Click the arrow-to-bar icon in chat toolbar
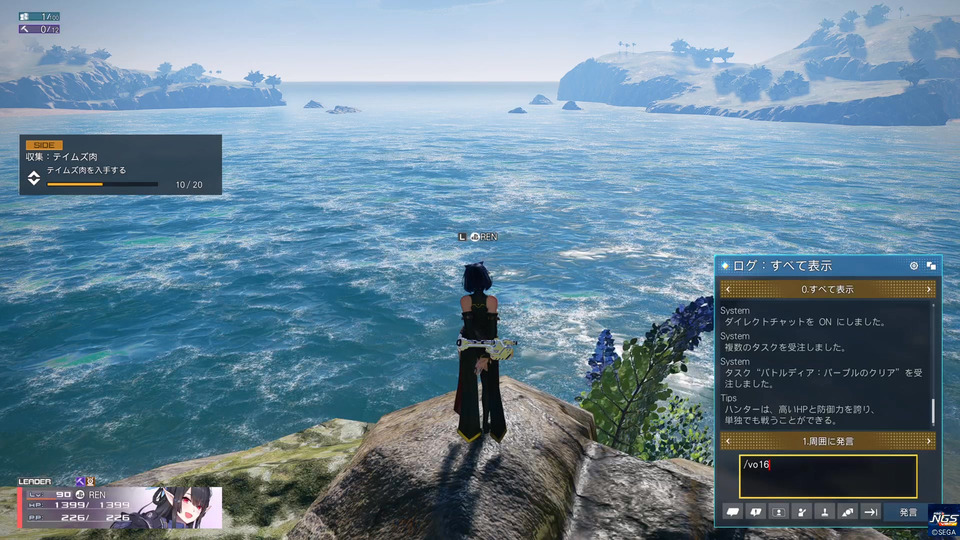The image size is (960, 540). pyautogui.click(x=870, y=512)
